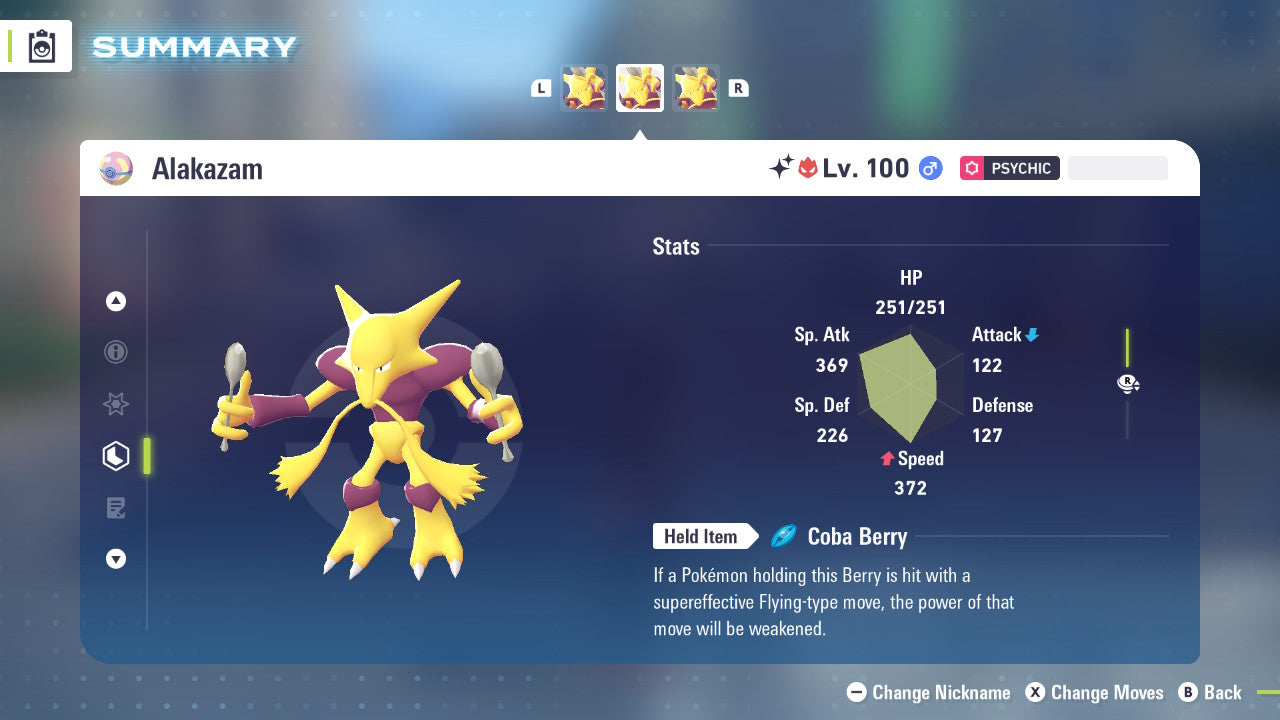This screenshot has height=720, width=1280.
Task: Select the Psychic type badge
Action: 1009,168
